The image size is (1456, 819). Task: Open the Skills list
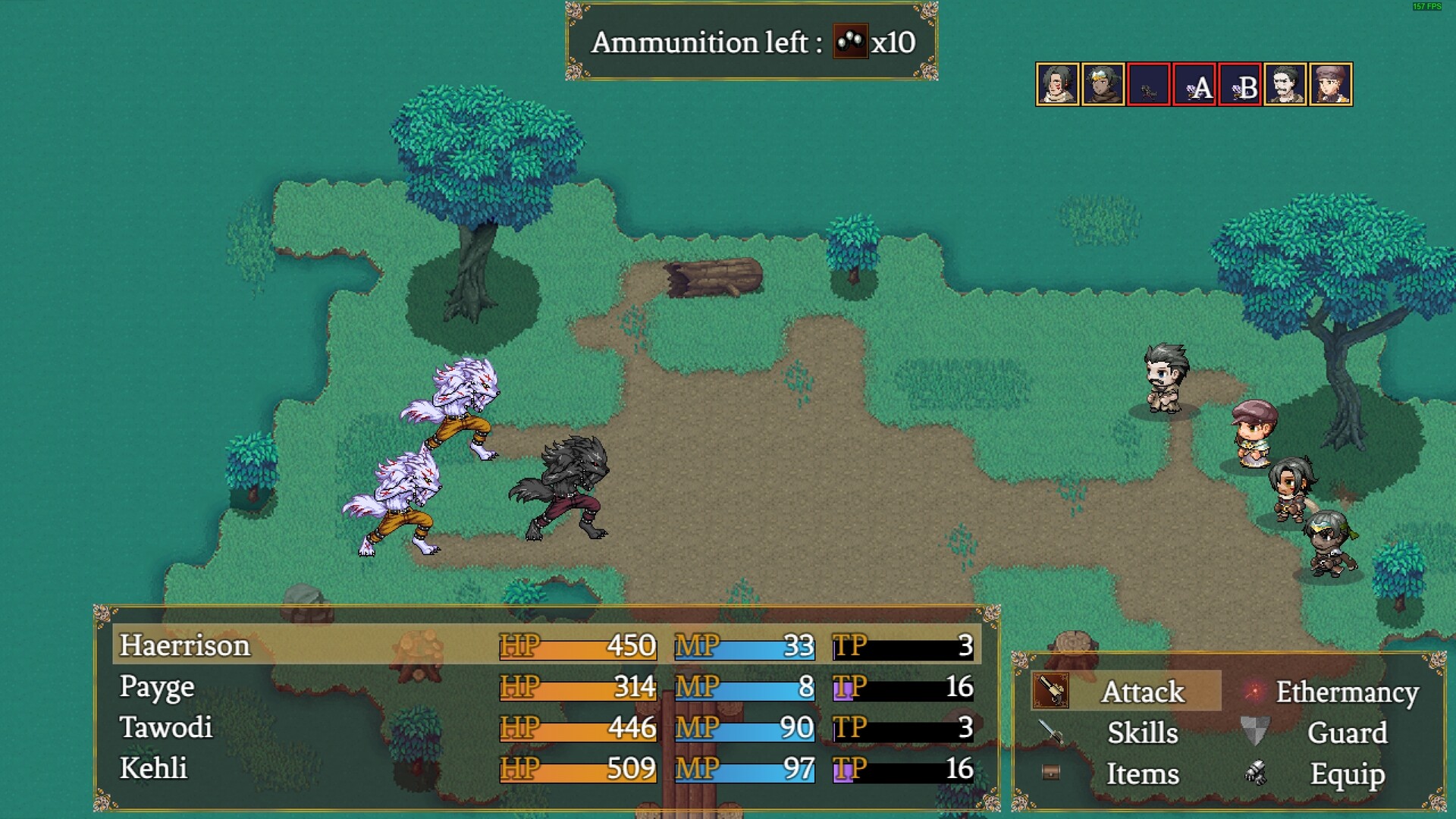click(1142, 733)
